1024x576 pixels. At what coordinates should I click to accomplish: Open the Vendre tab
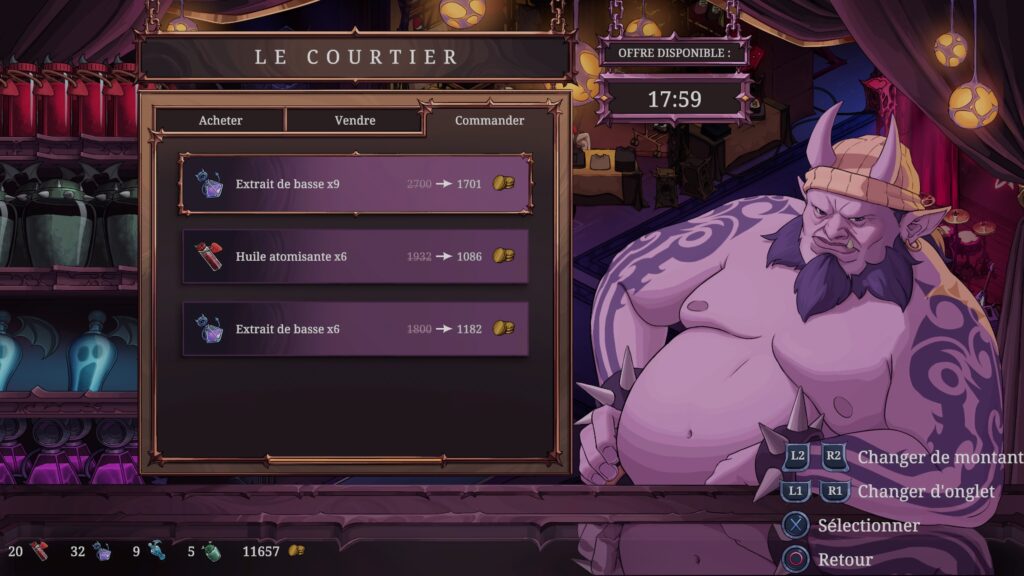(355, 121)
